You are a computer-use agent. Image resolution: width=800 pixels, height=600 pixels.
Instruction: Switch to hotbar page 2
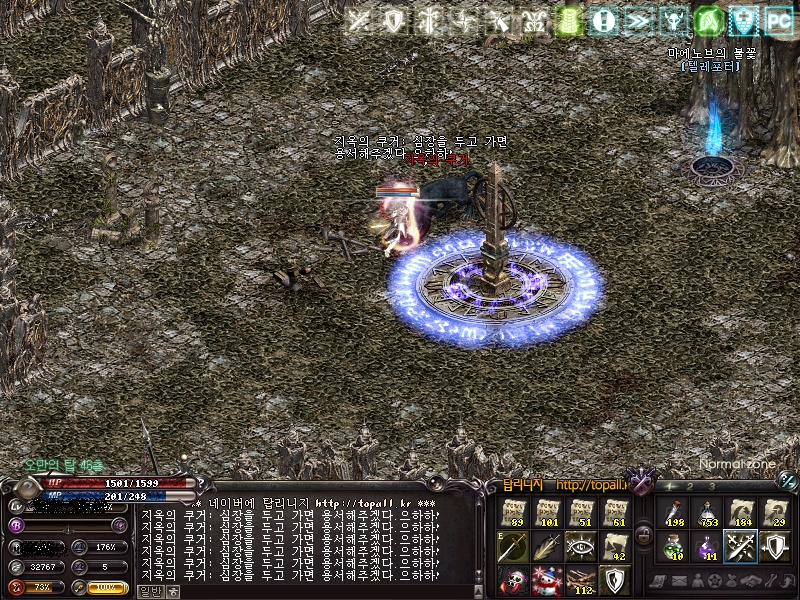pyautogui.click(x=689, y=487)
